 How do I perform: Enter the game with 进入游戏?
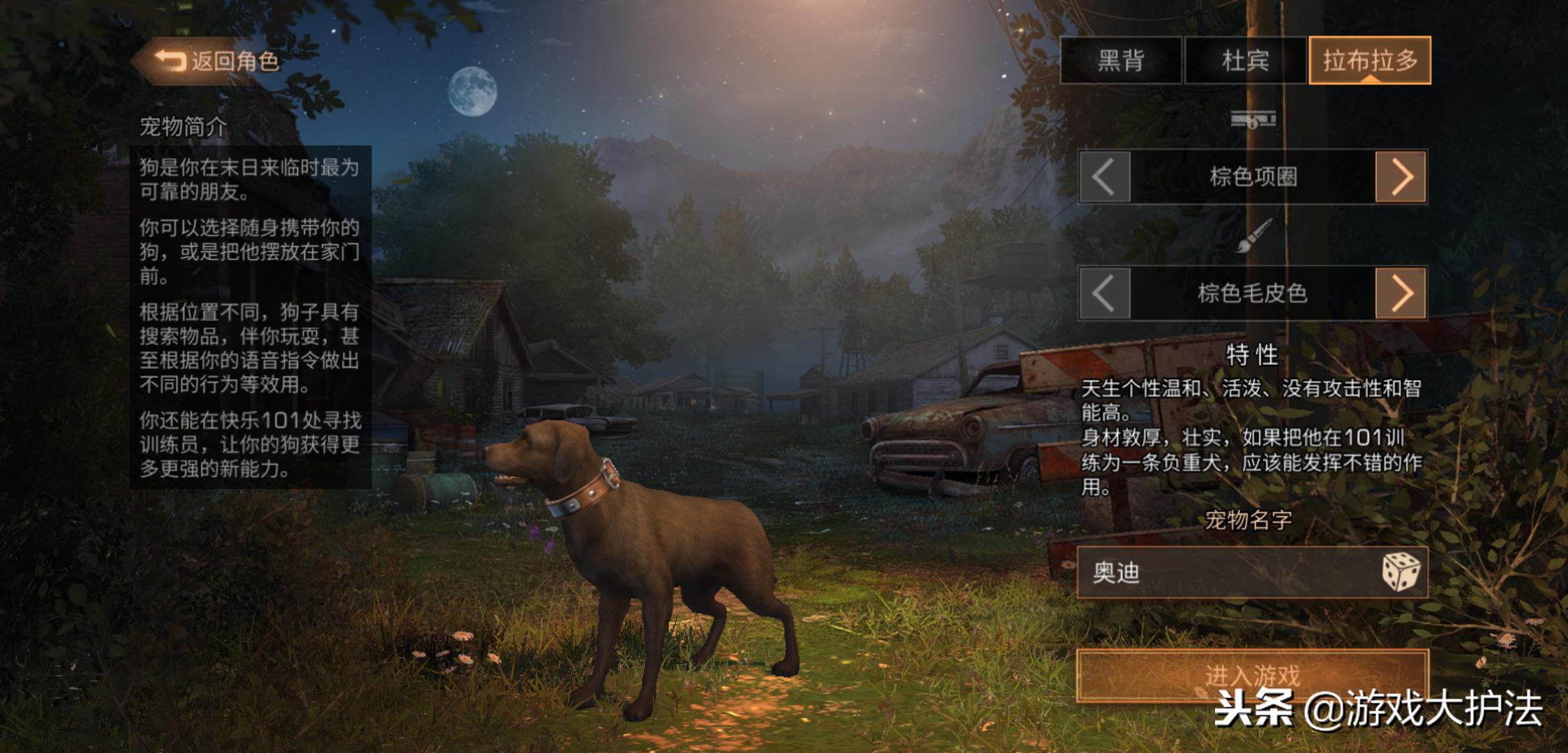[x=1252, y=675]
